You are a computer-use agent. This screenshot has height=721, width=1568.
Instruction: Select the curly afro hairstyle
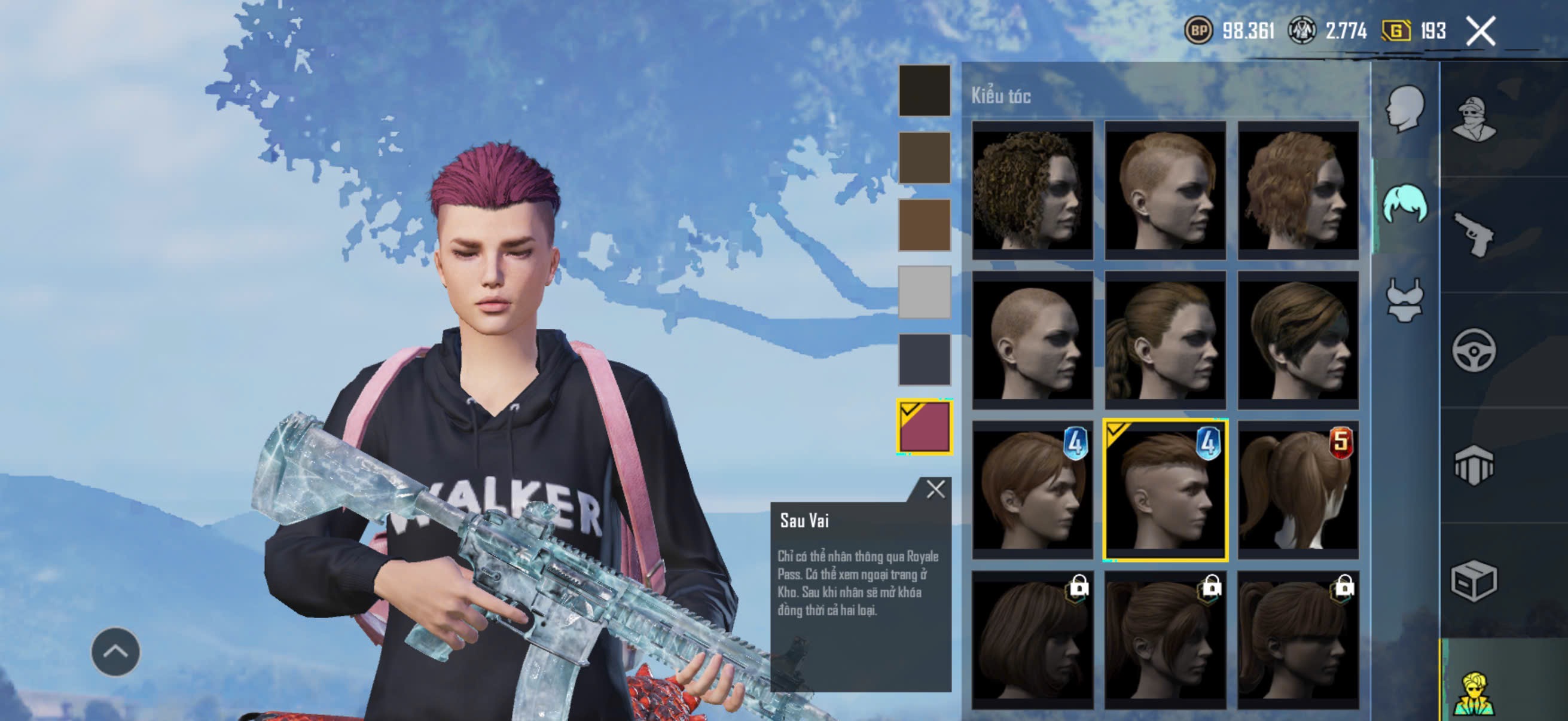click(1032, 190)
